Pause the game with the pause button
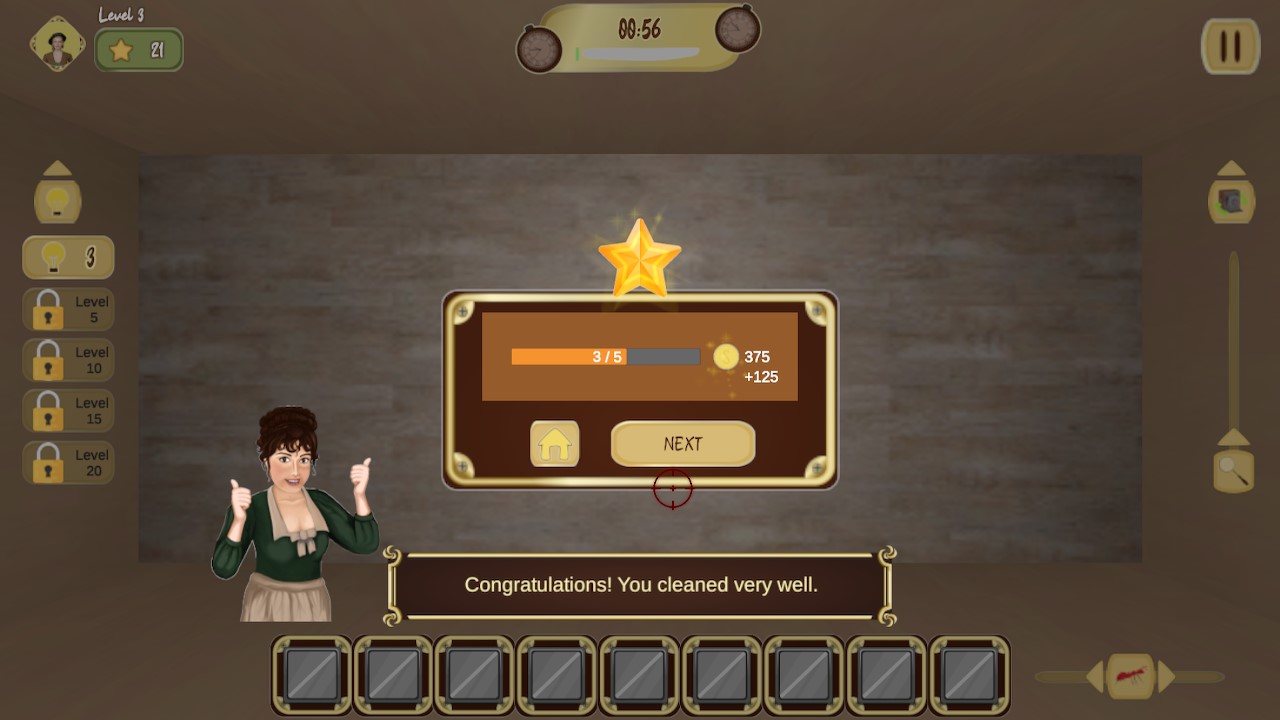 1230,46
